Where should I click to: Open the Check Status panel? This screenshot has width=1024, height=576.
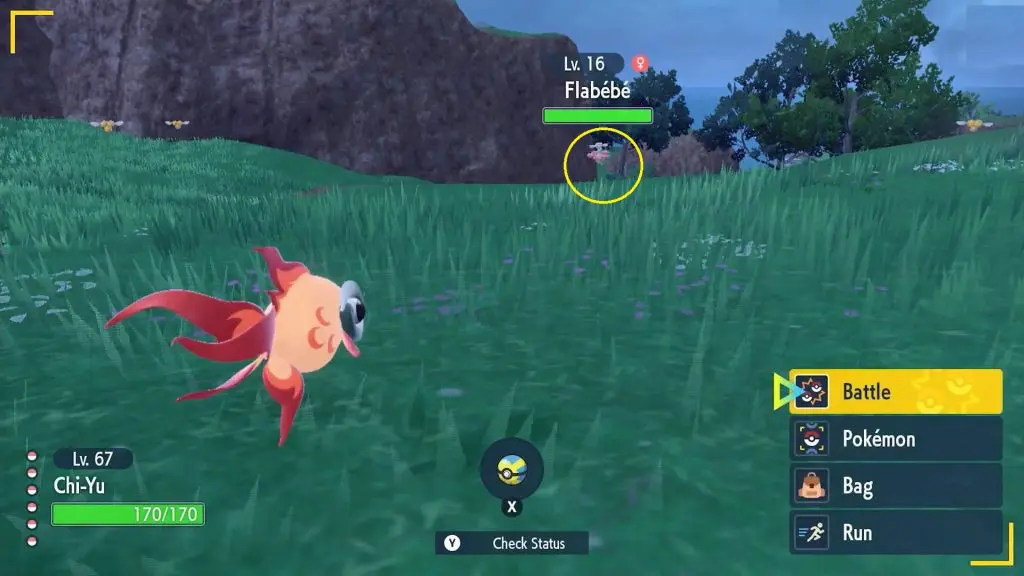512,543
